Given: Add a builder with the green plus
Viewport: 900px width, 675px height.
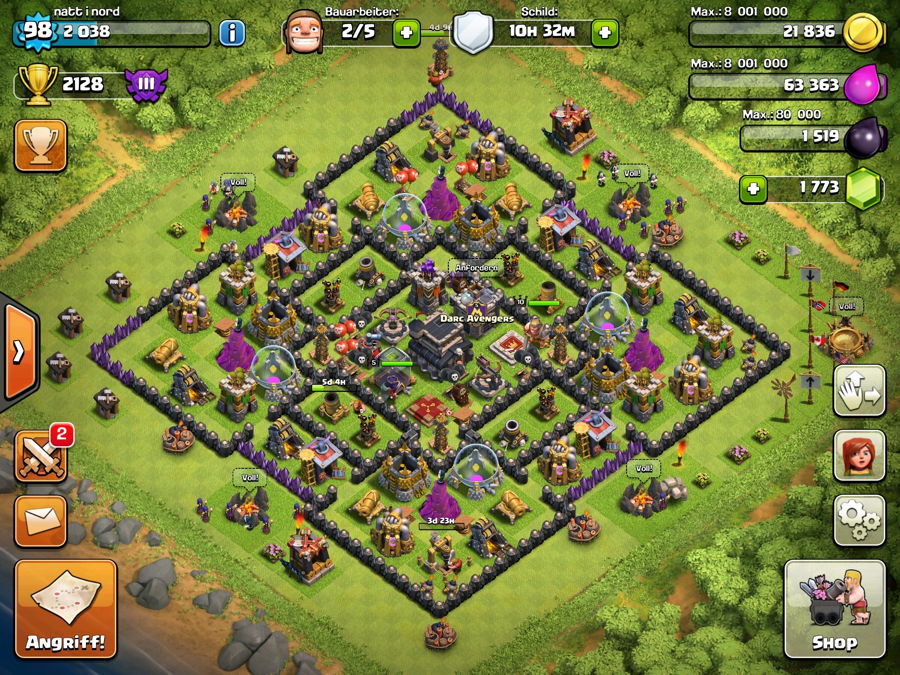Looking at the screenshot, I should pos(406,33).
